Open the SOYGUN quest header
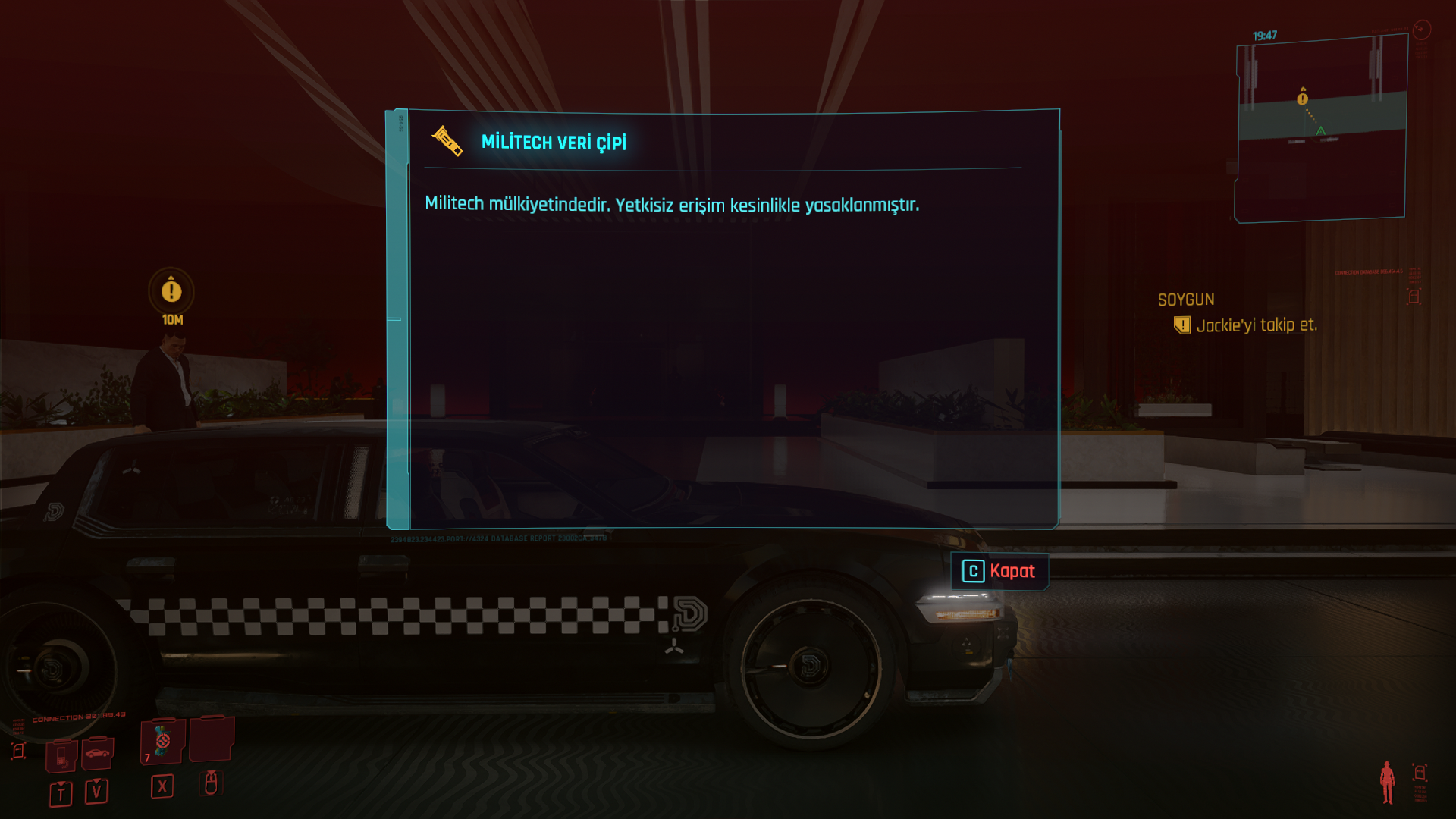The height and width of the screenshot is (819, 1456). coord(1187,299)
